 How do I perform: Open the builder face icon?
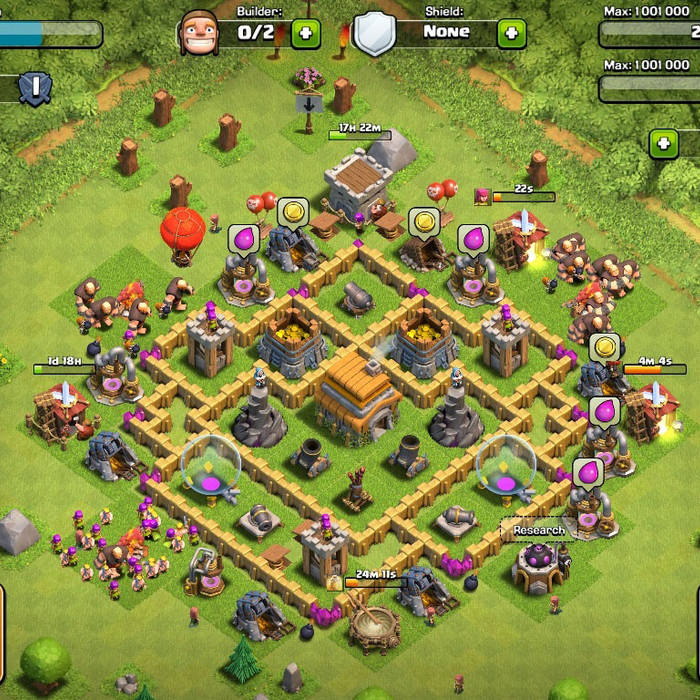point(197,32)
